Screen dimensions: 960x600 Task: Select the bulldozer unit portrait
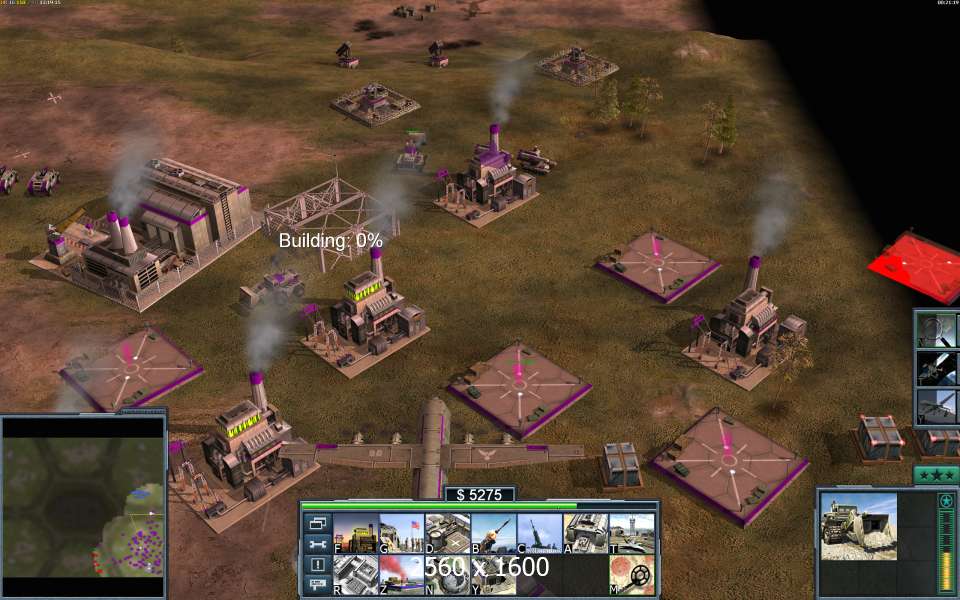pyautogui.click(x=859, y=526)
